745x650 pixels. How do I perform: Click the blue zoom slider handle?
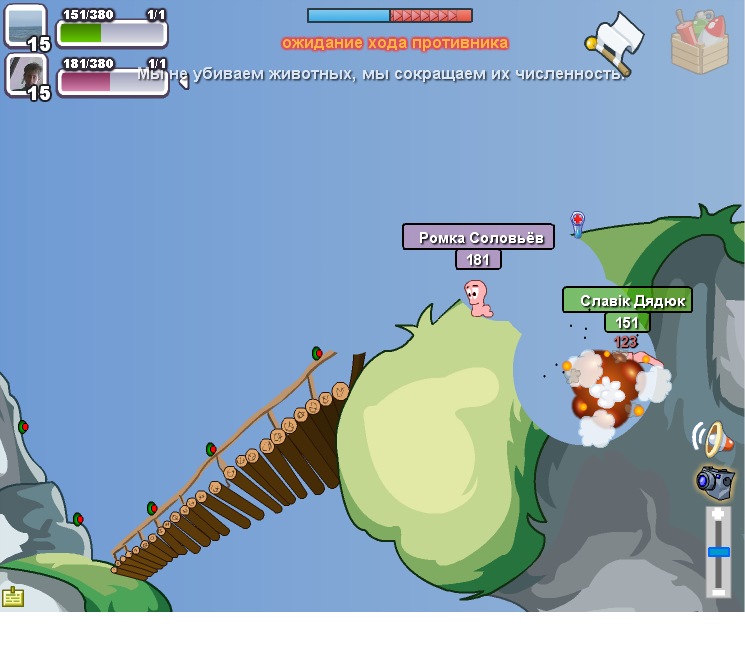718,551
